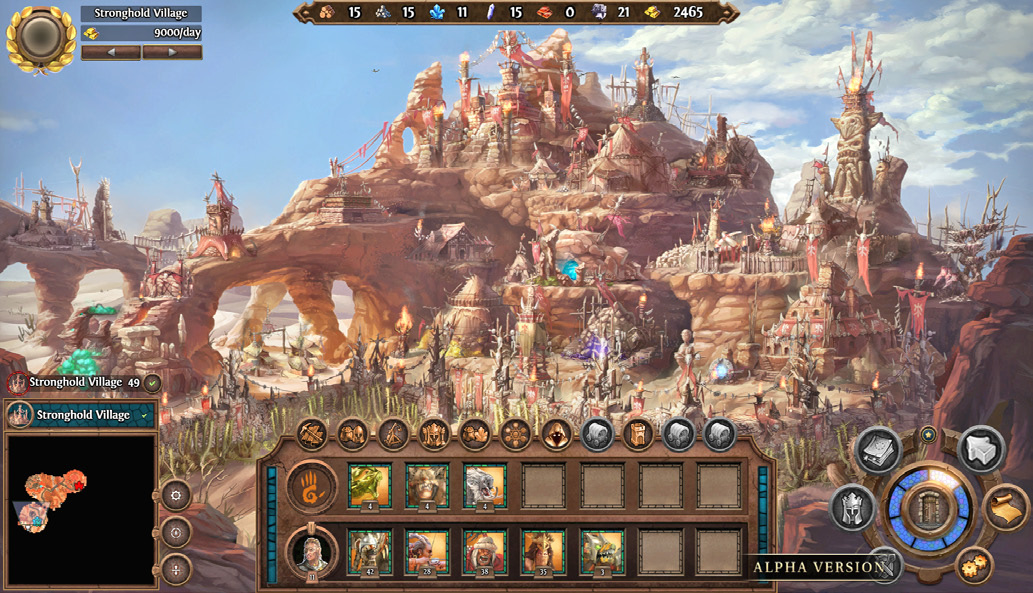Open the Stronghold Village dropdown above minimap
The height and width of the screenshot is (593, 1033).
point(82,414)
